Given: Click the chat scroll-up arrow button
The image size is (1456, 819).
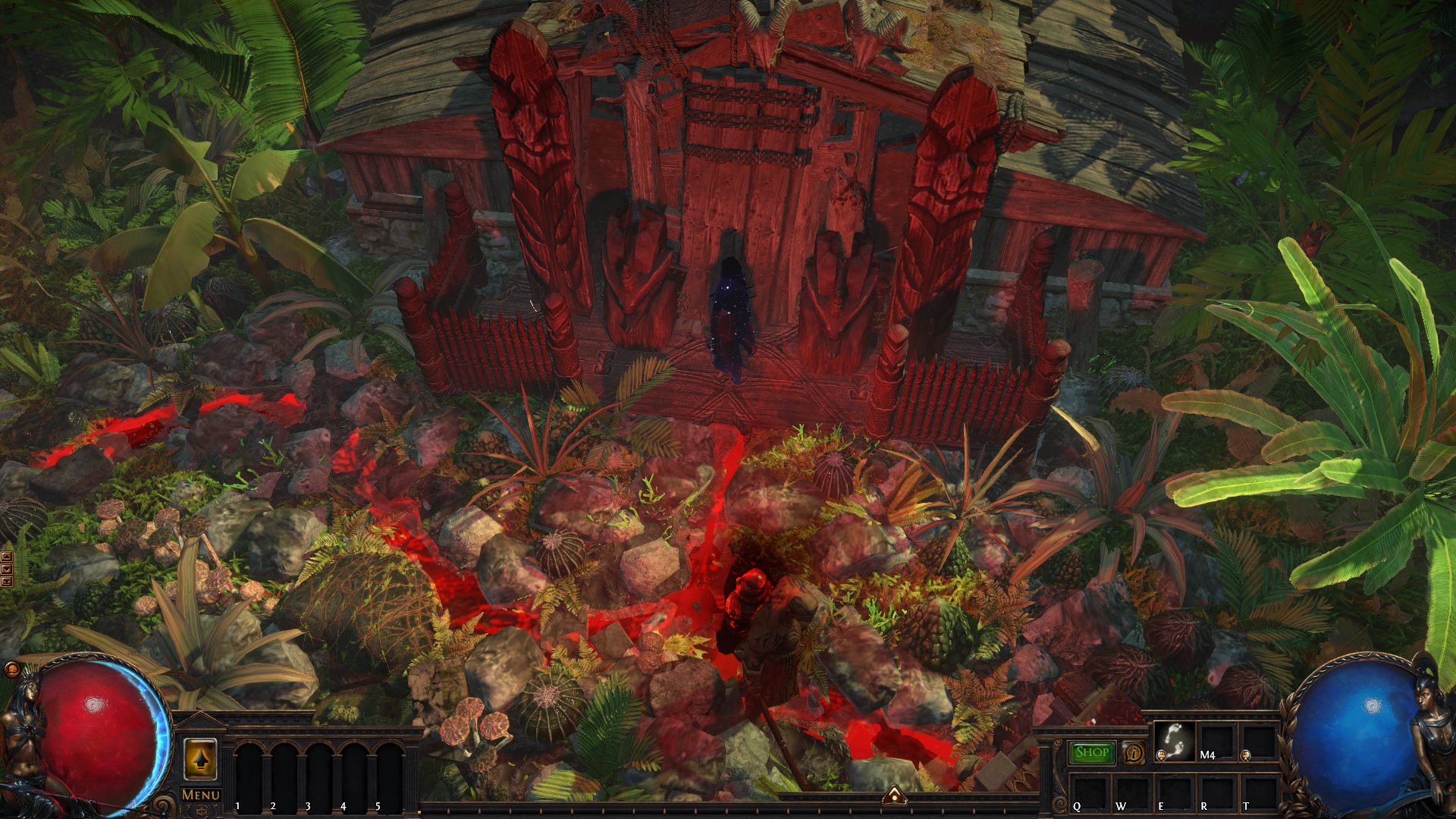Looking at the screenshot, I should pyautogui.click(x=7, y=557).
